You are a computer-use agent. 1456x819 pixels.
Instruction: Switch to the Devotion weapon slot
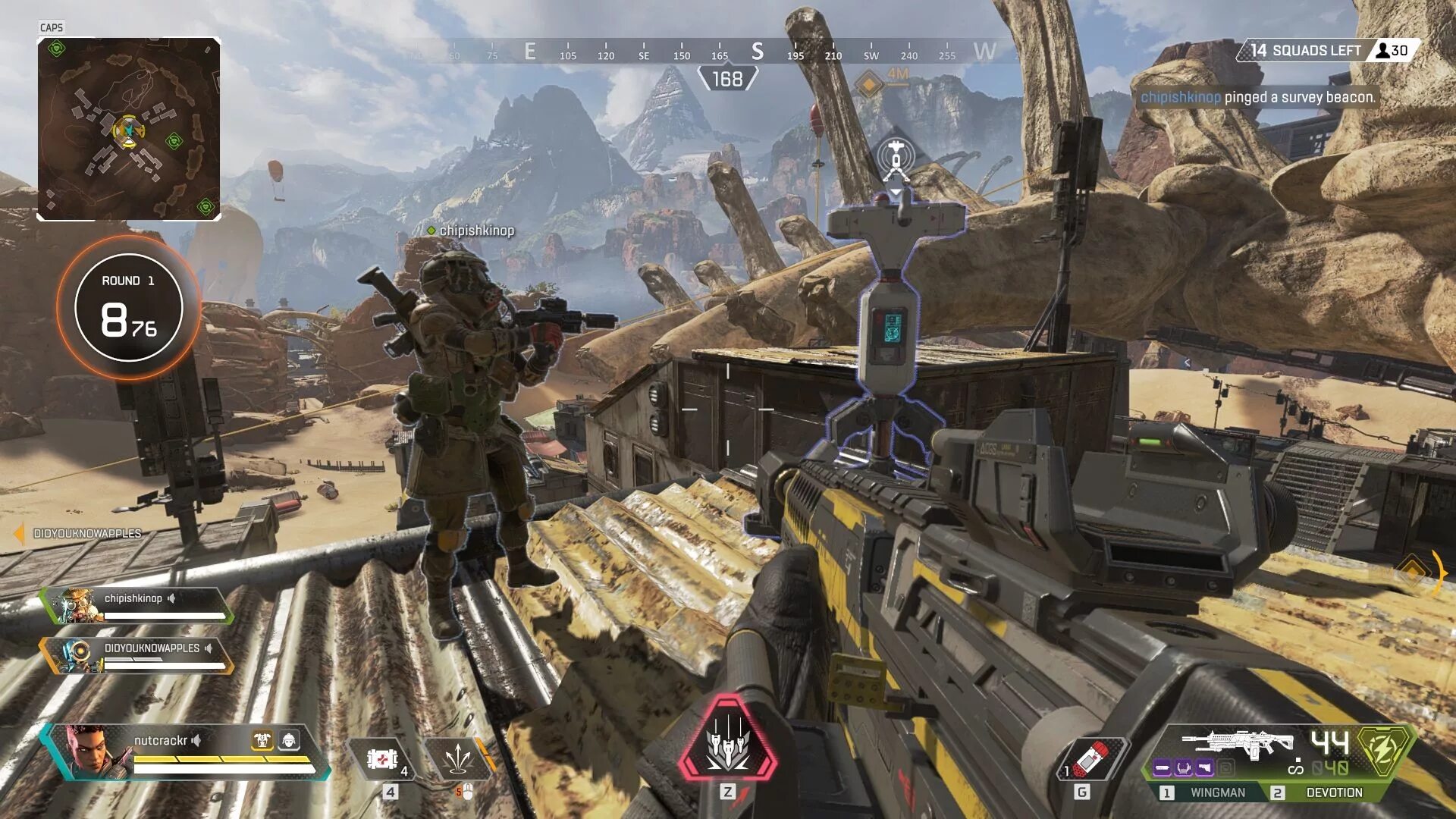pyautogui.click(x=1333, y=792)
